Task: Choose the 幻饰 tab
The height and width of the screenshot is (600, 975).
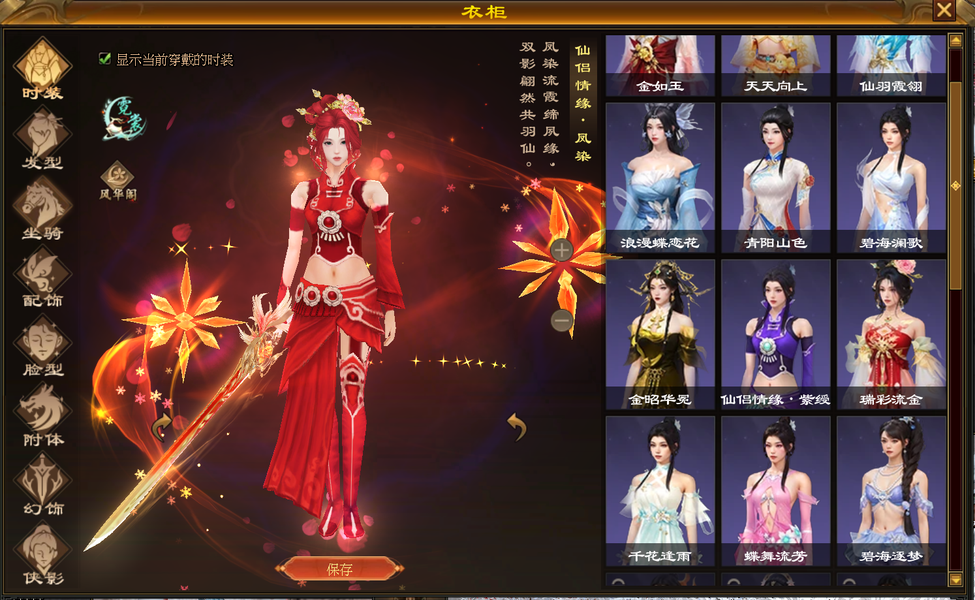Action: tap(42, 485)
